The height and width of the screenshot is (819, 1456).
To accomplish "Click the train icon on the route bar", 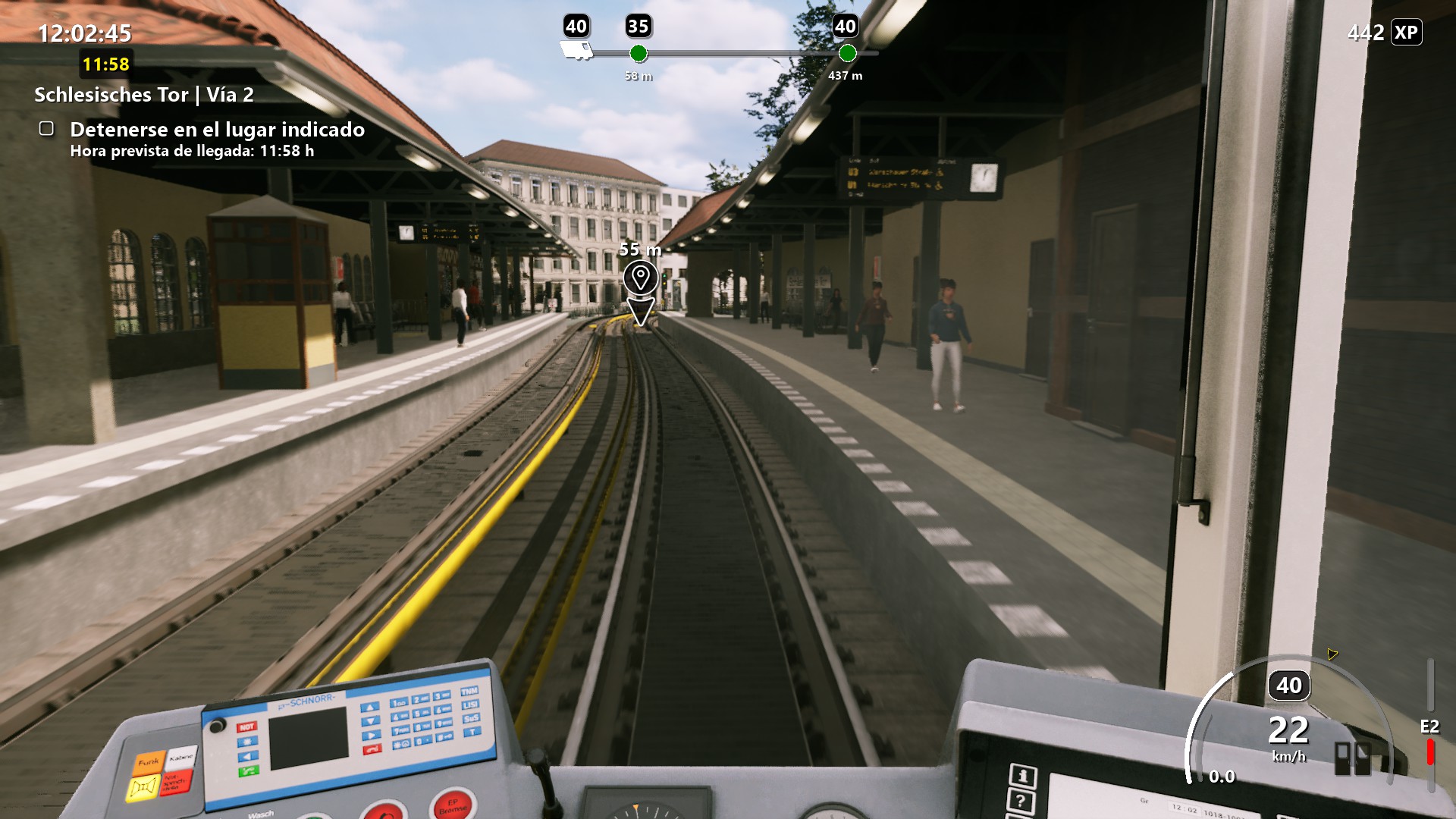I will [576, 51].
